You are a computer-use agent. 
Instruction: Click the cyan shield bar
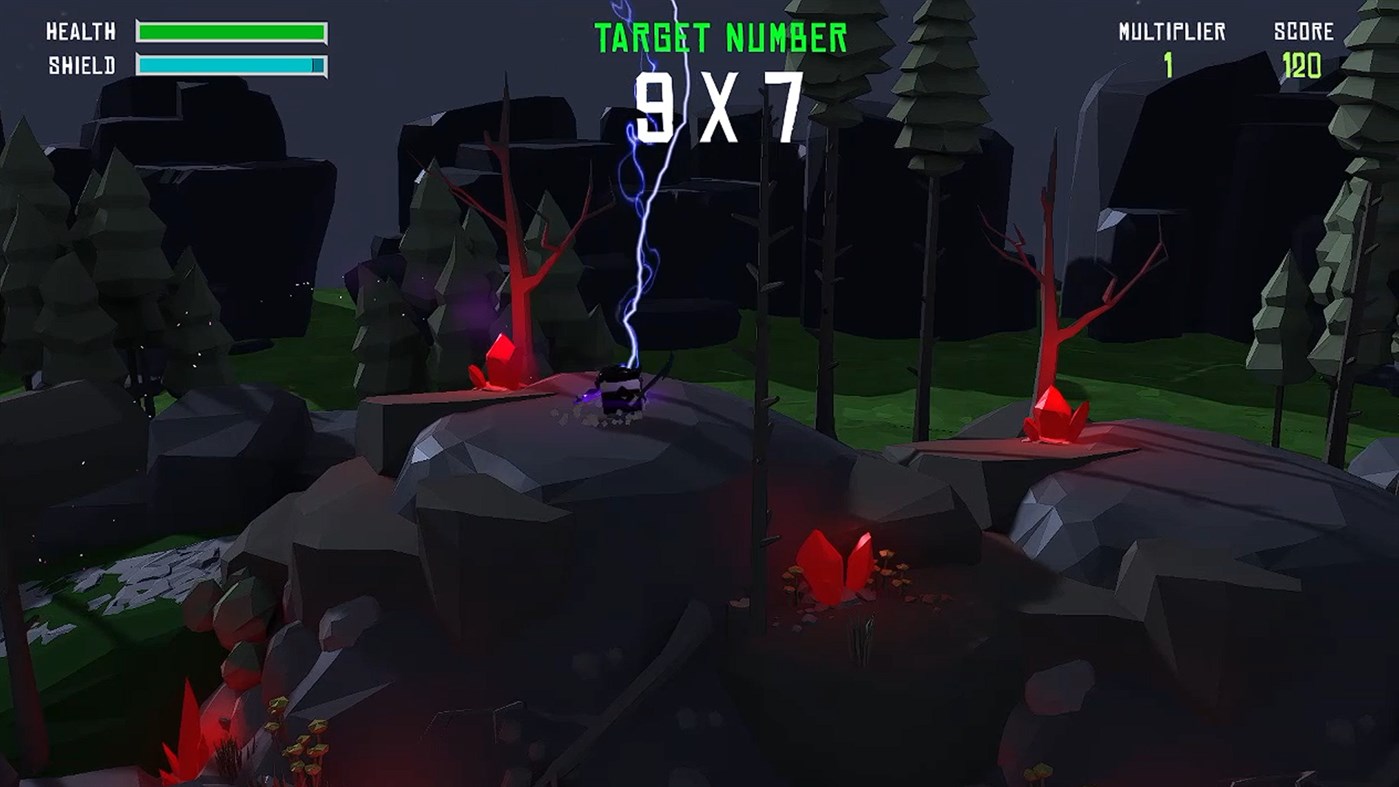pyautogui.click(x=228, y=62)
